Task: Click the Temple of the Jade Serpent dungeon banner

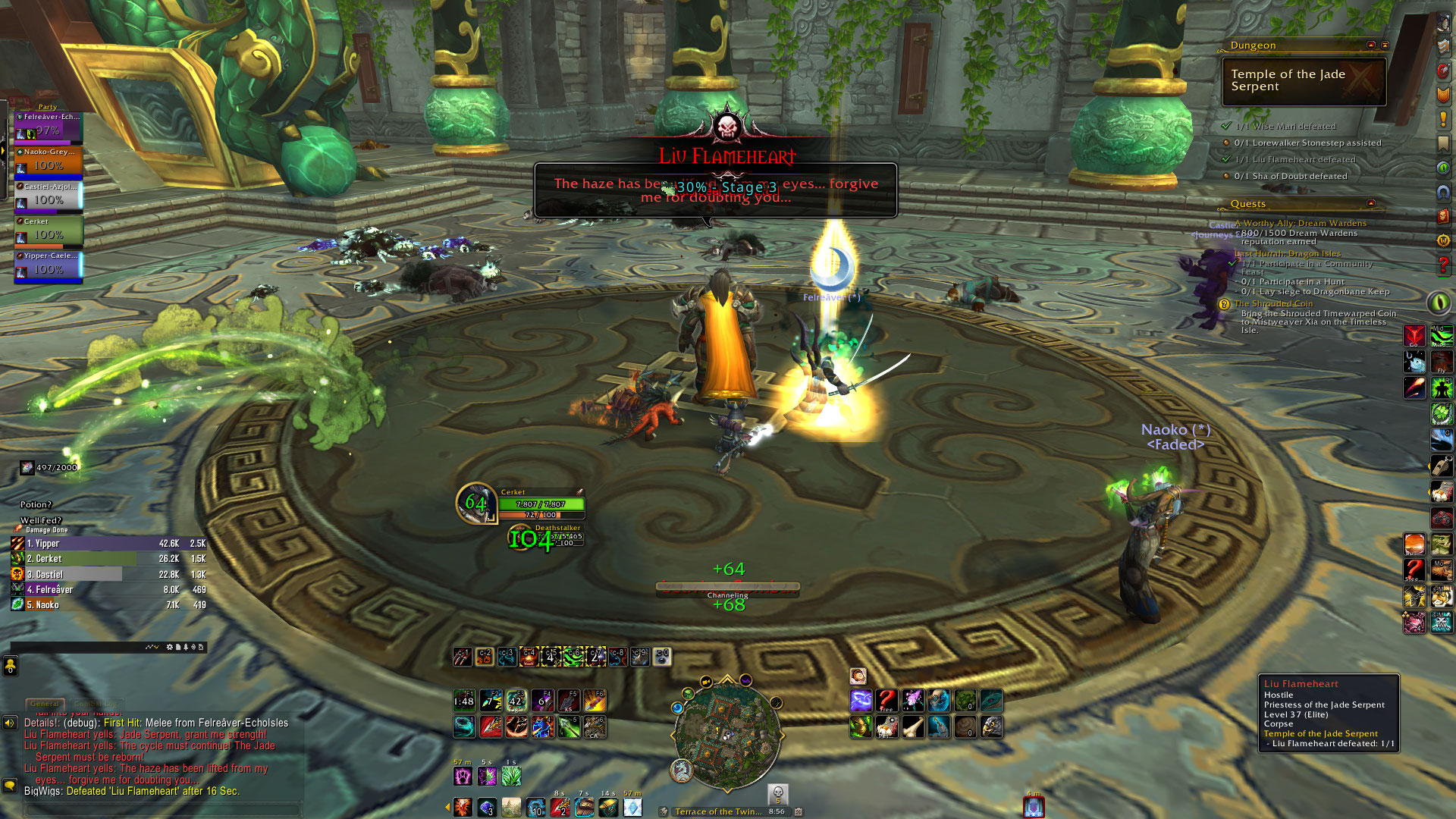Action: [1304, 81]
